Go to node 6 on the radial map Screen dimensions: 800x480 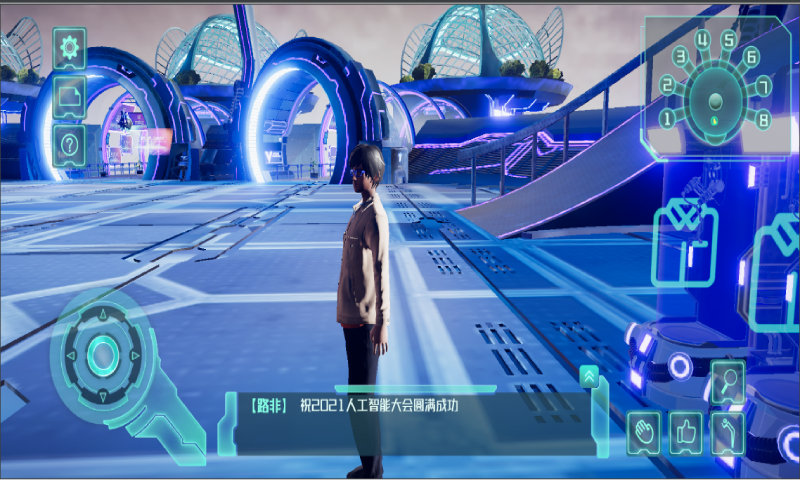tap(752, 57)
